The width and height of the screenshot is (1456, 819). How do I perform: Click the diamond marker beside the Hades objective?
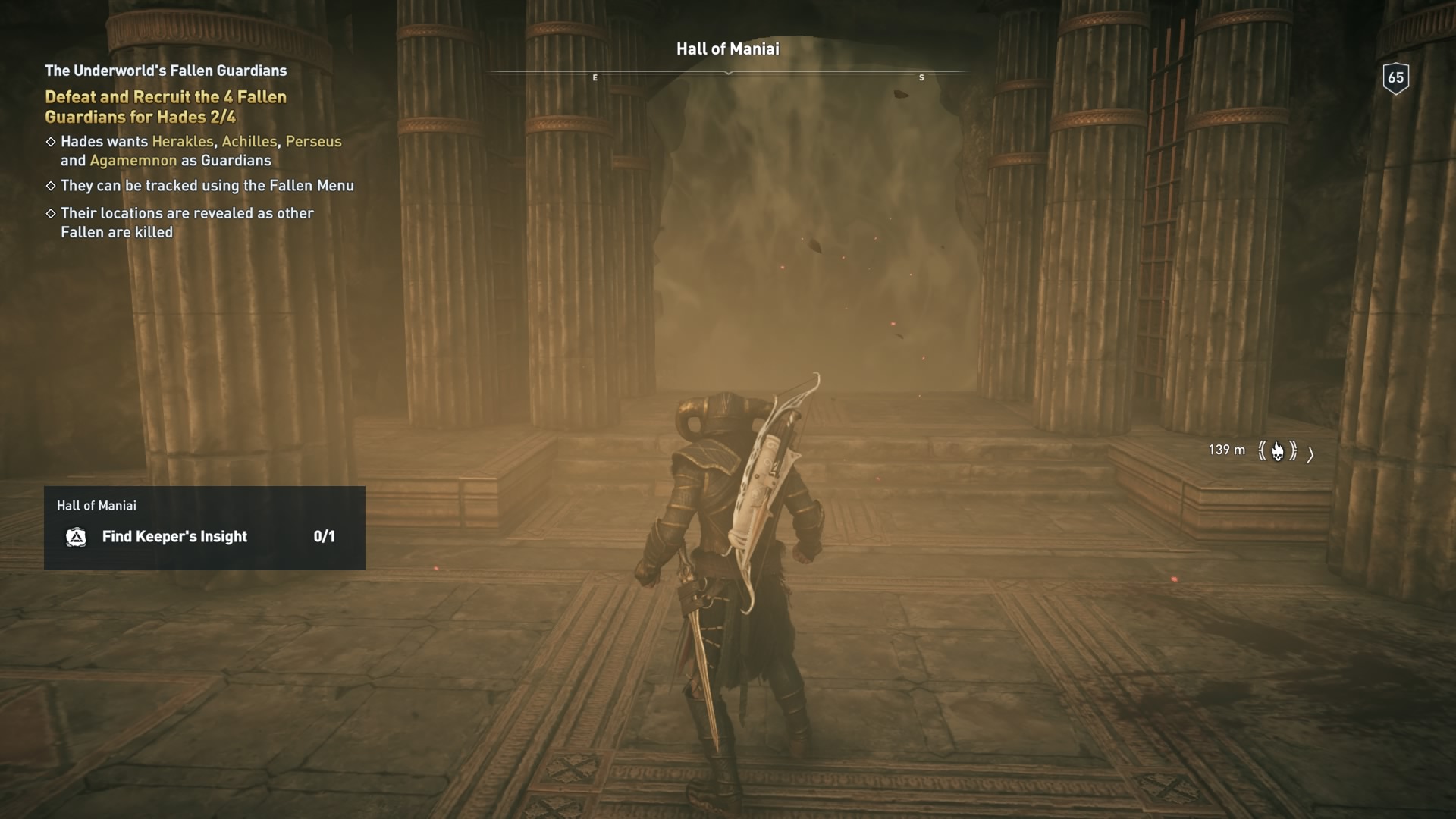point(52,141)
